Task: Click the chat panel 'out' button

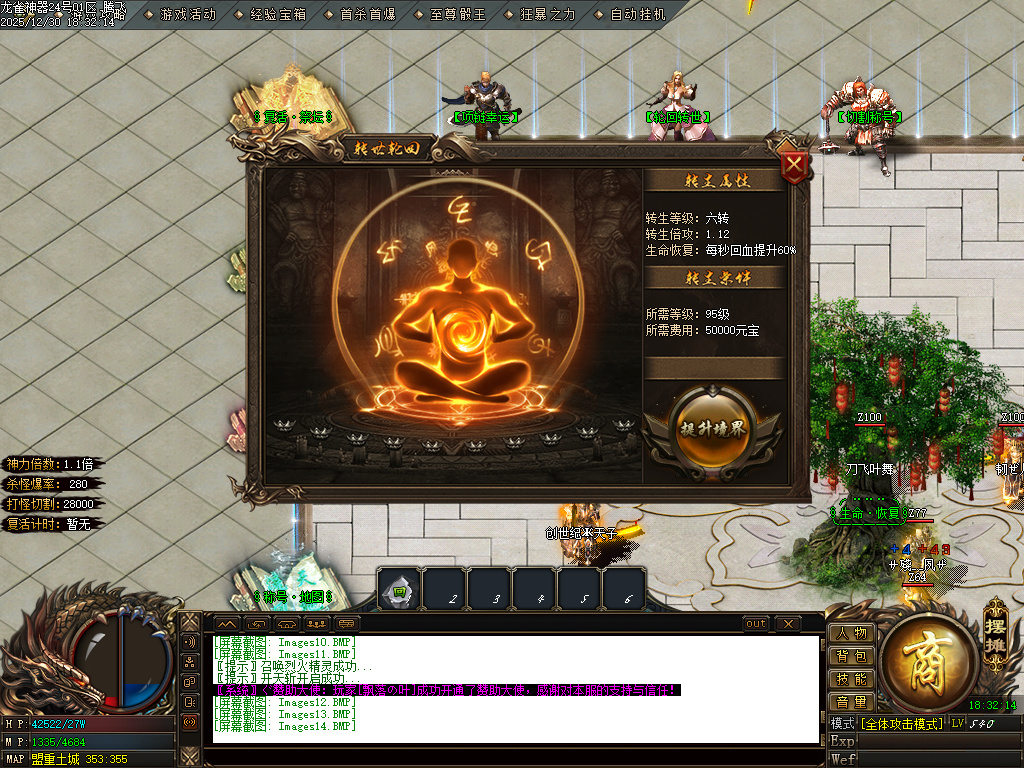Action: point(757,624)
